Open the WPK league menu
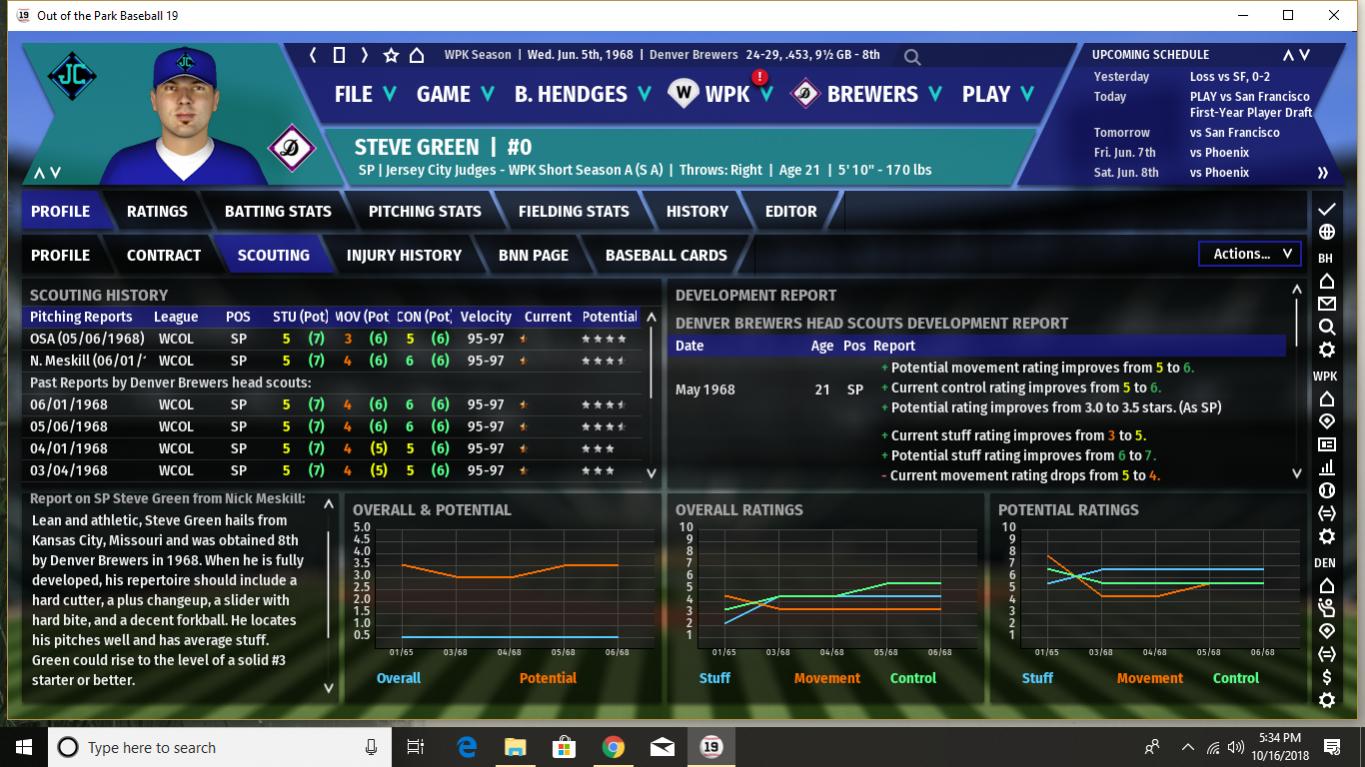 [726, 94]
